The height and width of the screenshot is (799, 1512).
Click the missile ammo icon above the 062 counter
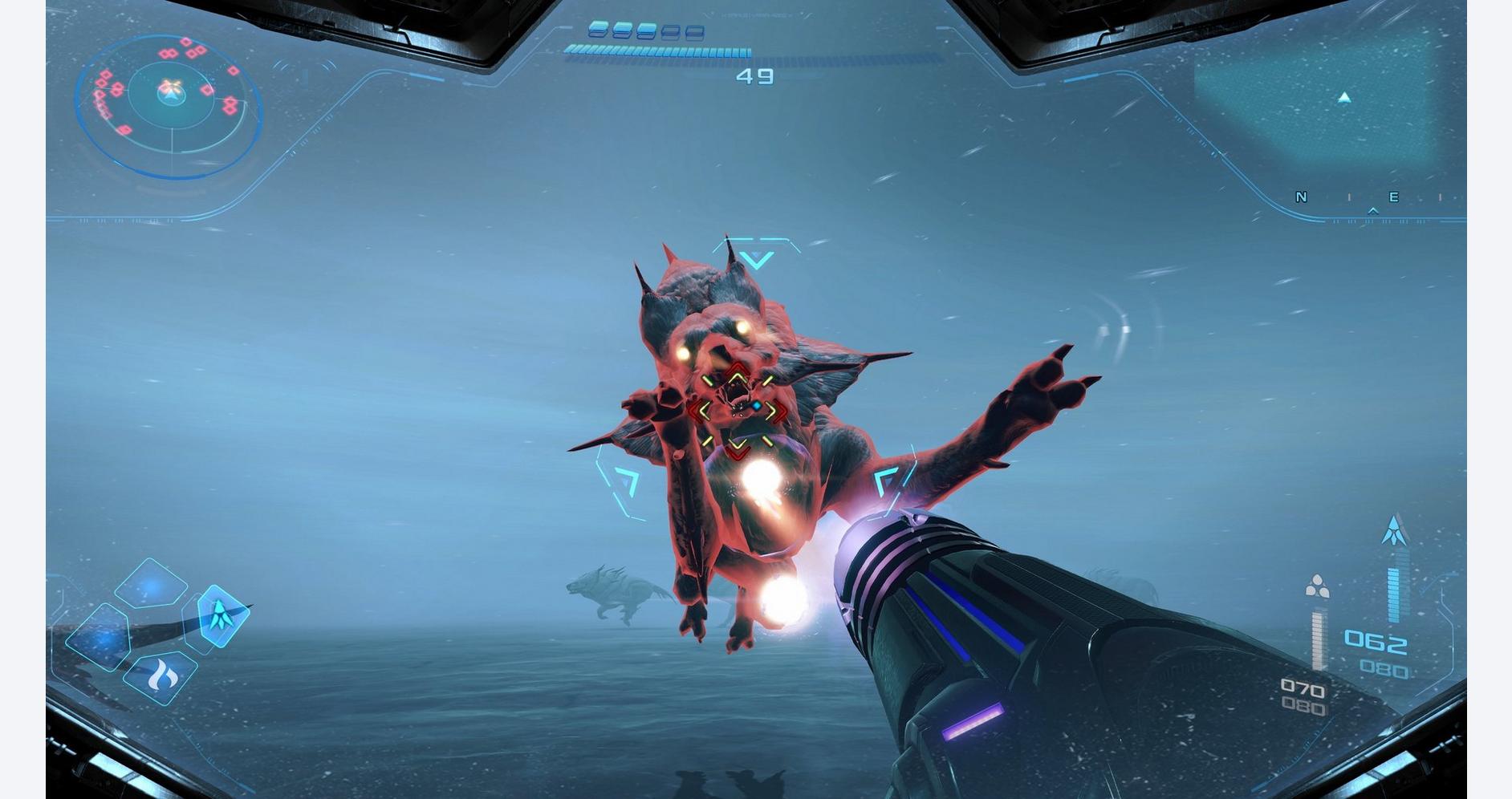(x=1396, y=529)
